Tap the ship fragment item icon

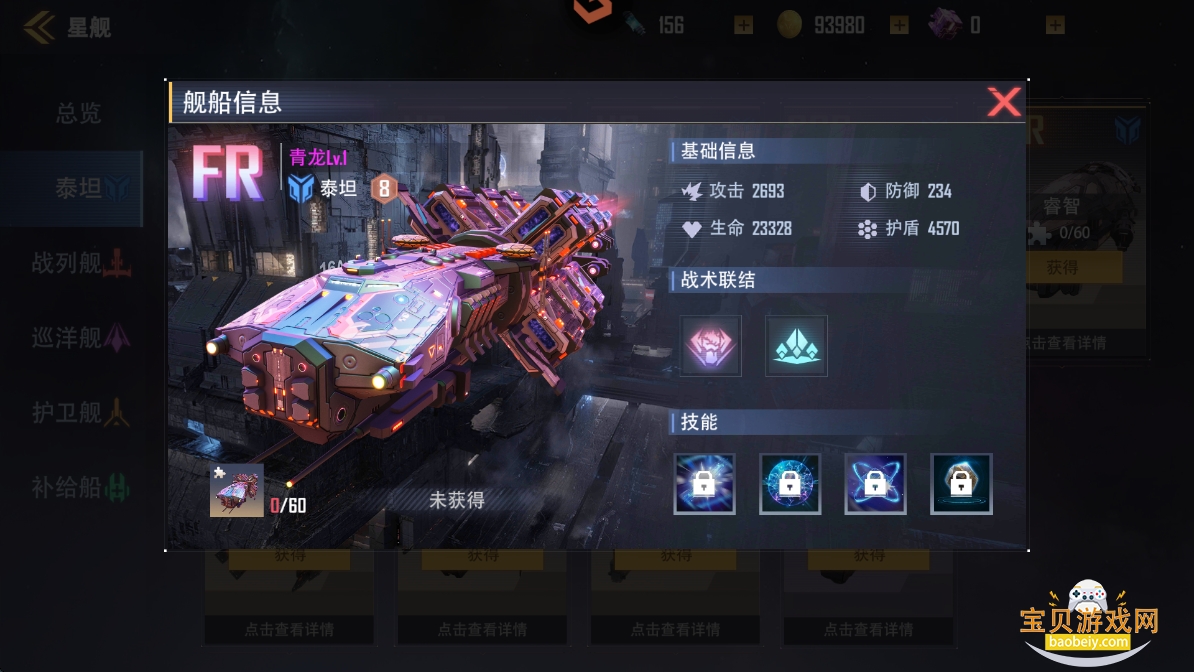237,490
